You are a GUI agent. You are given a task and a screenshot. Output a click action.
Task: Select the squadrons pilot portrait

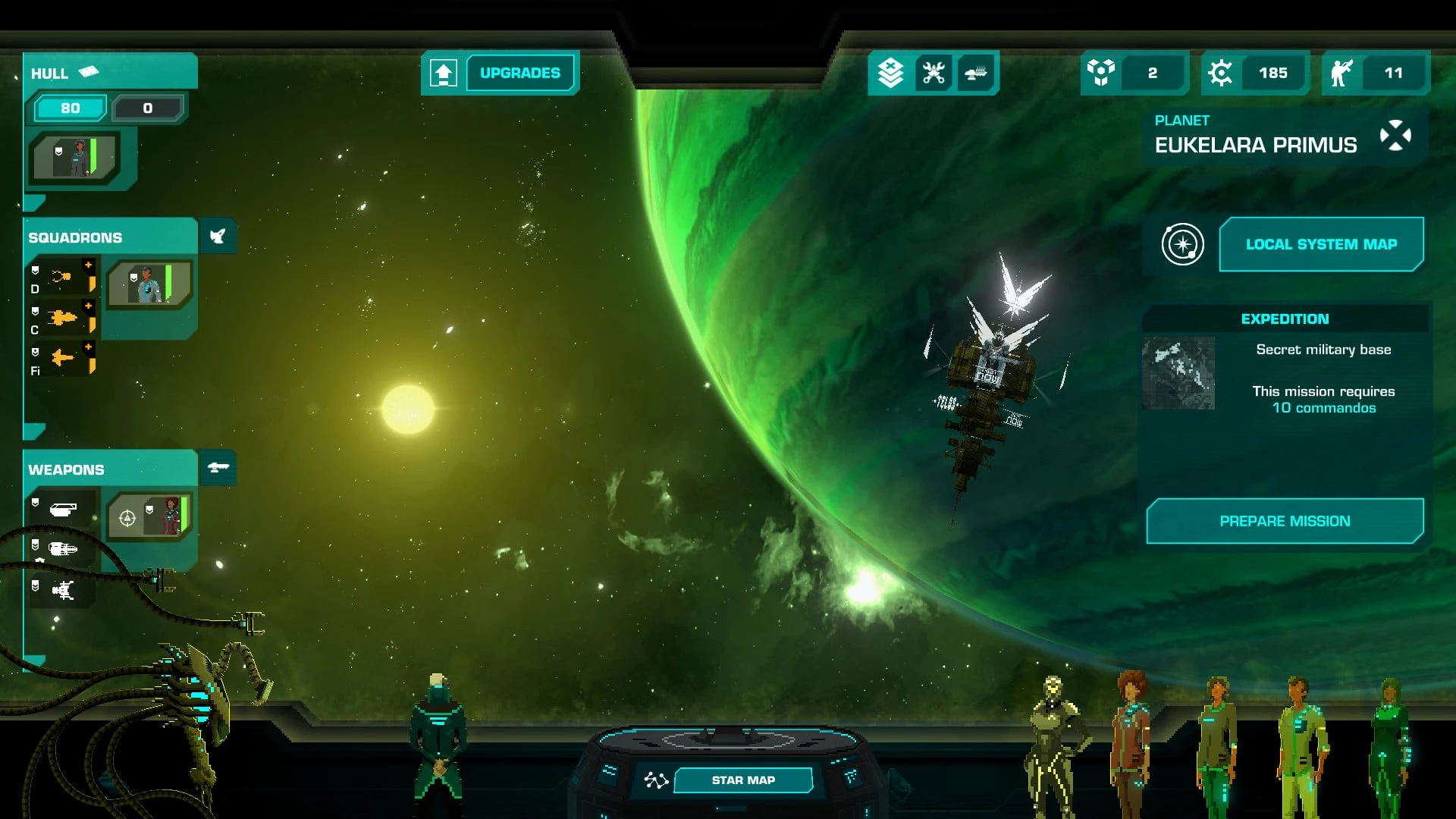[x=149, y=284]
